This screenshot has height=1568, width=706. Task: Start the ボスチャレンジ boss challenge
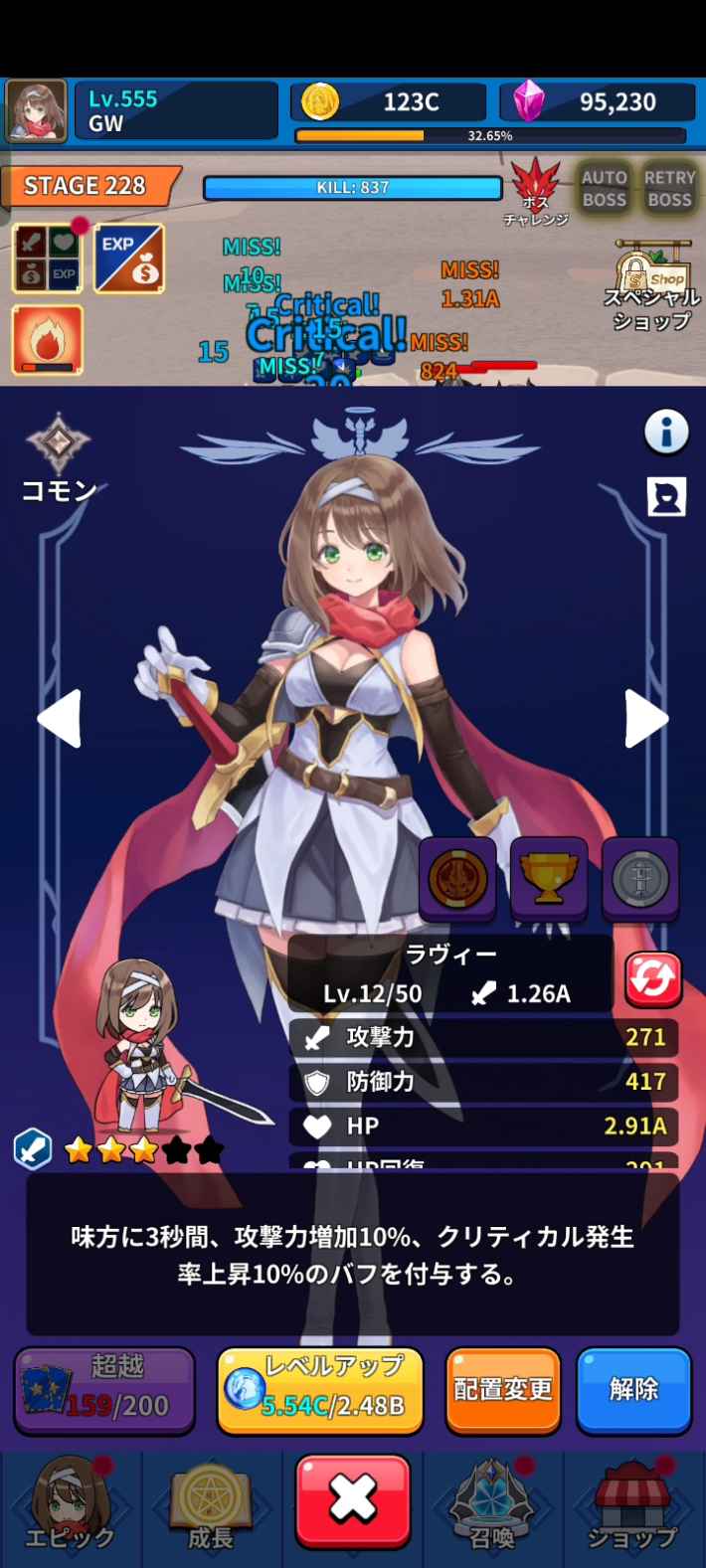(536, 190)
